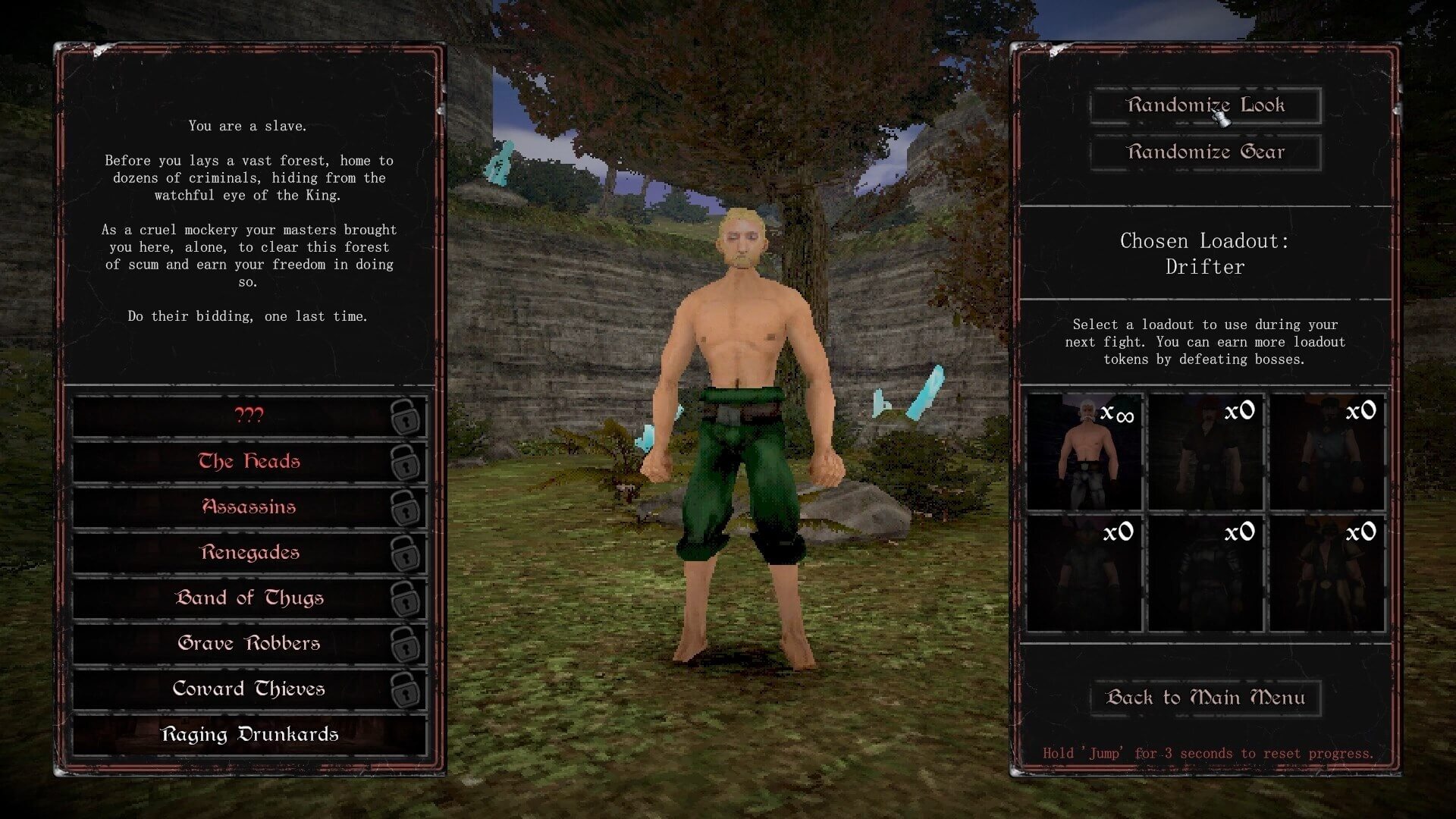Randomize Gear for your character
The height and width of the screenshot is (819, 1456).
click(1205, 152)
